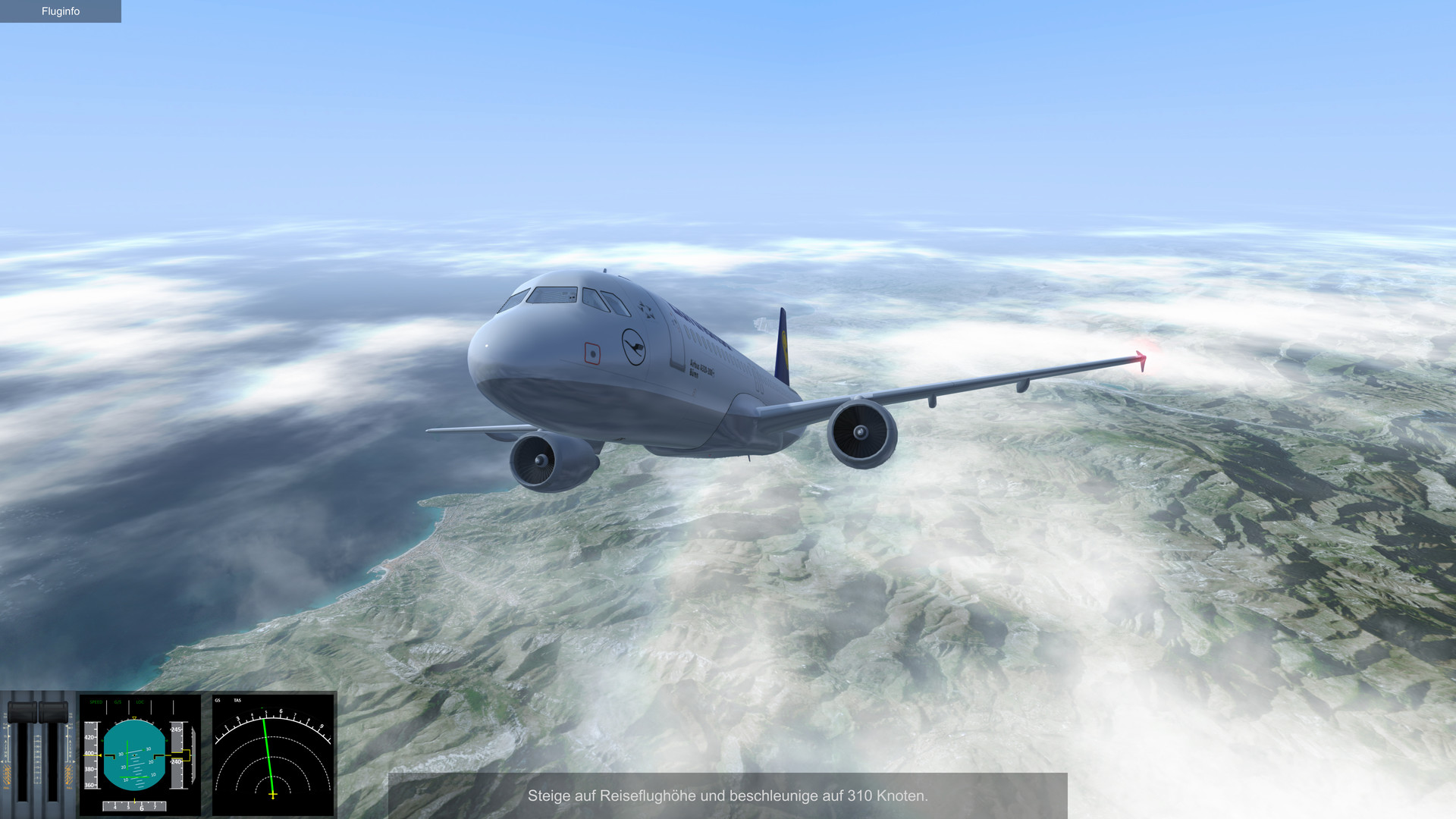Click the altitude tape showing 245
The height and width of the screenshot is (819, 1456).
(176, 729)
